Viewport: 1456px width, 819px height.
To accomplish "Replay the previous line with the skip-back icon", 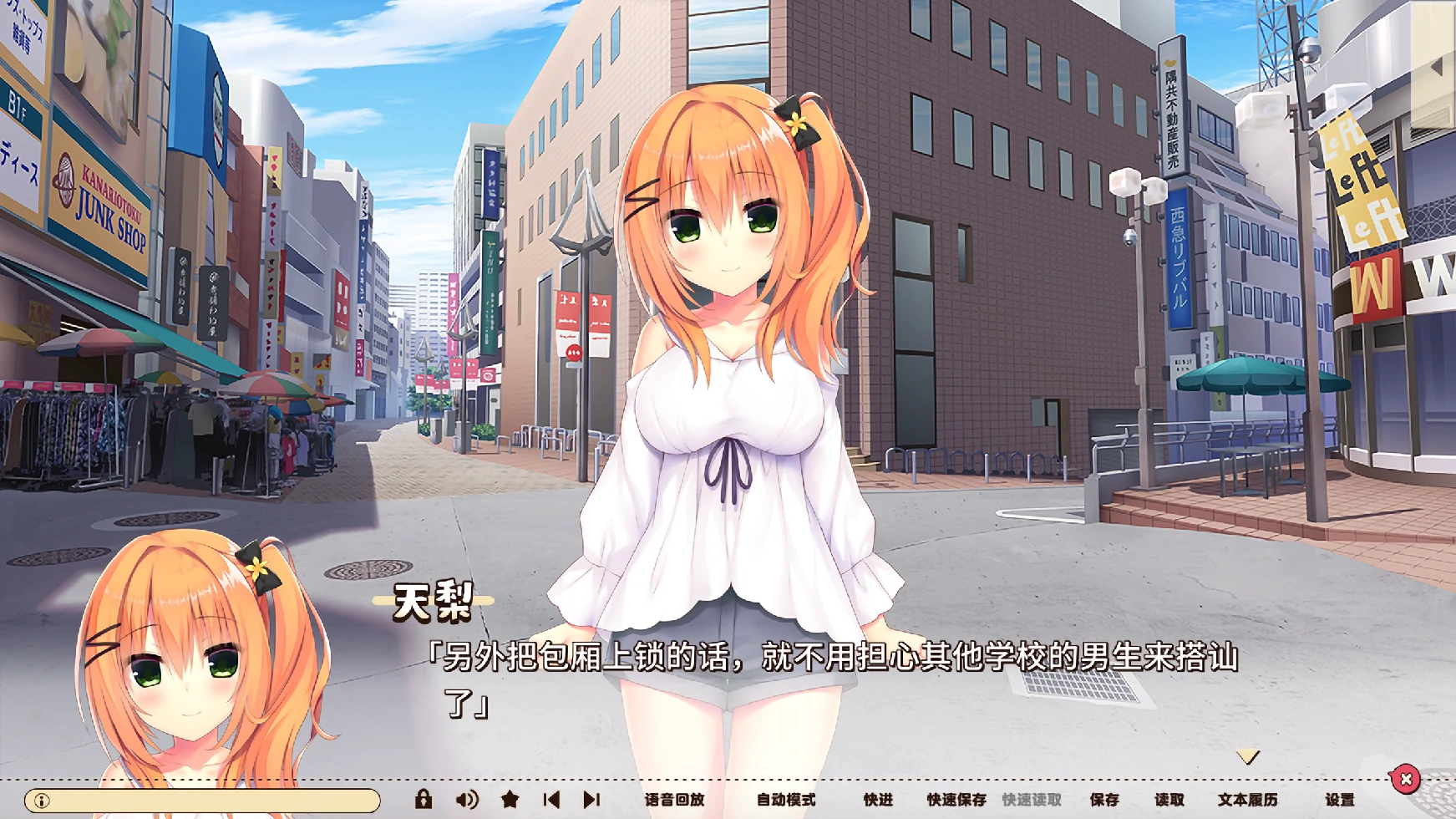I will [x=553, y=799].
